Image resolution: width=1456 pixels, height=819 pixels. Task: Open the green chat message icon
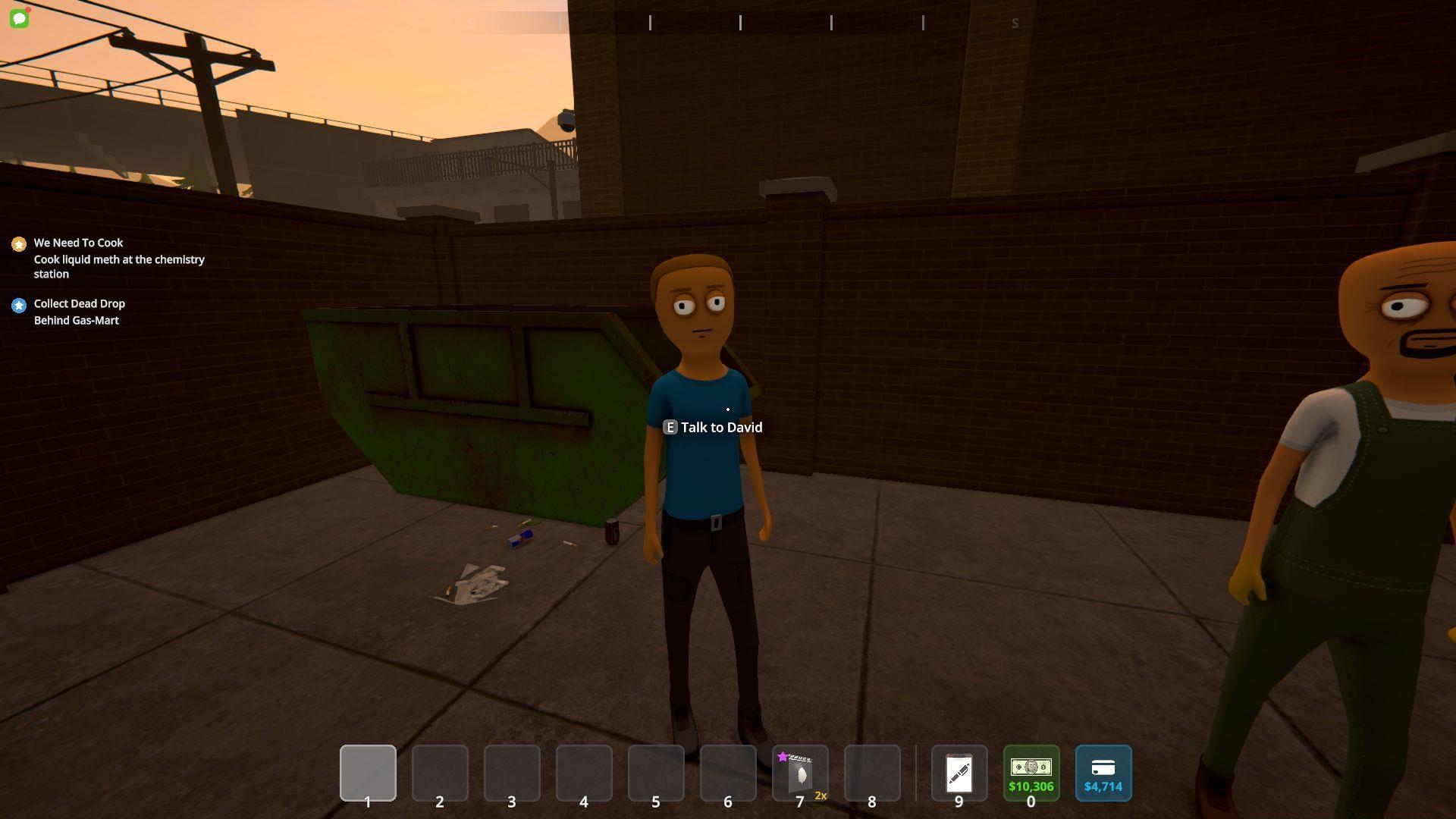20,19
